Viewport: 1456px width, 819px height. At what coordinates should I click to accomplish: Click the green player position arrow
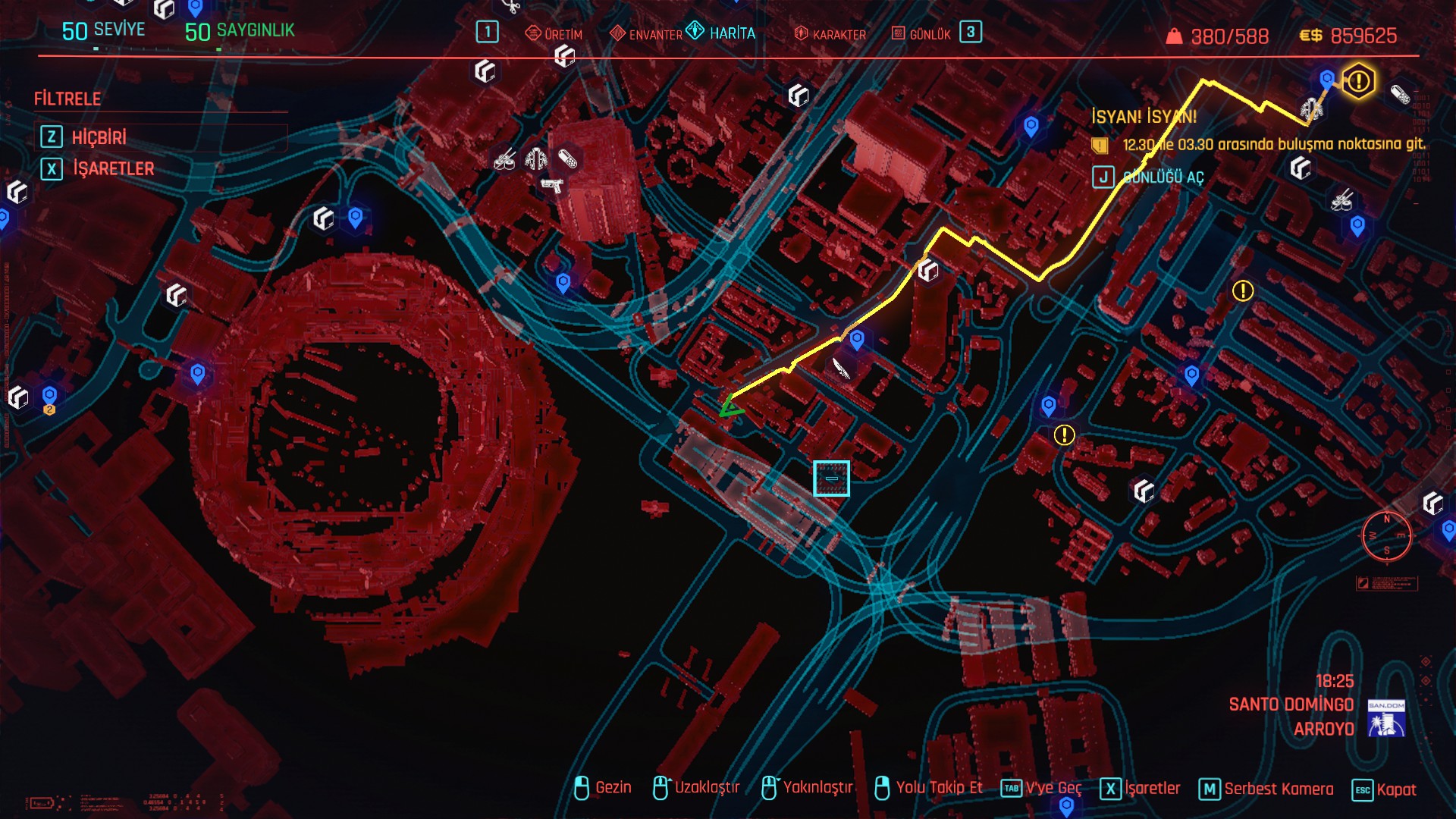click(730, 407)
